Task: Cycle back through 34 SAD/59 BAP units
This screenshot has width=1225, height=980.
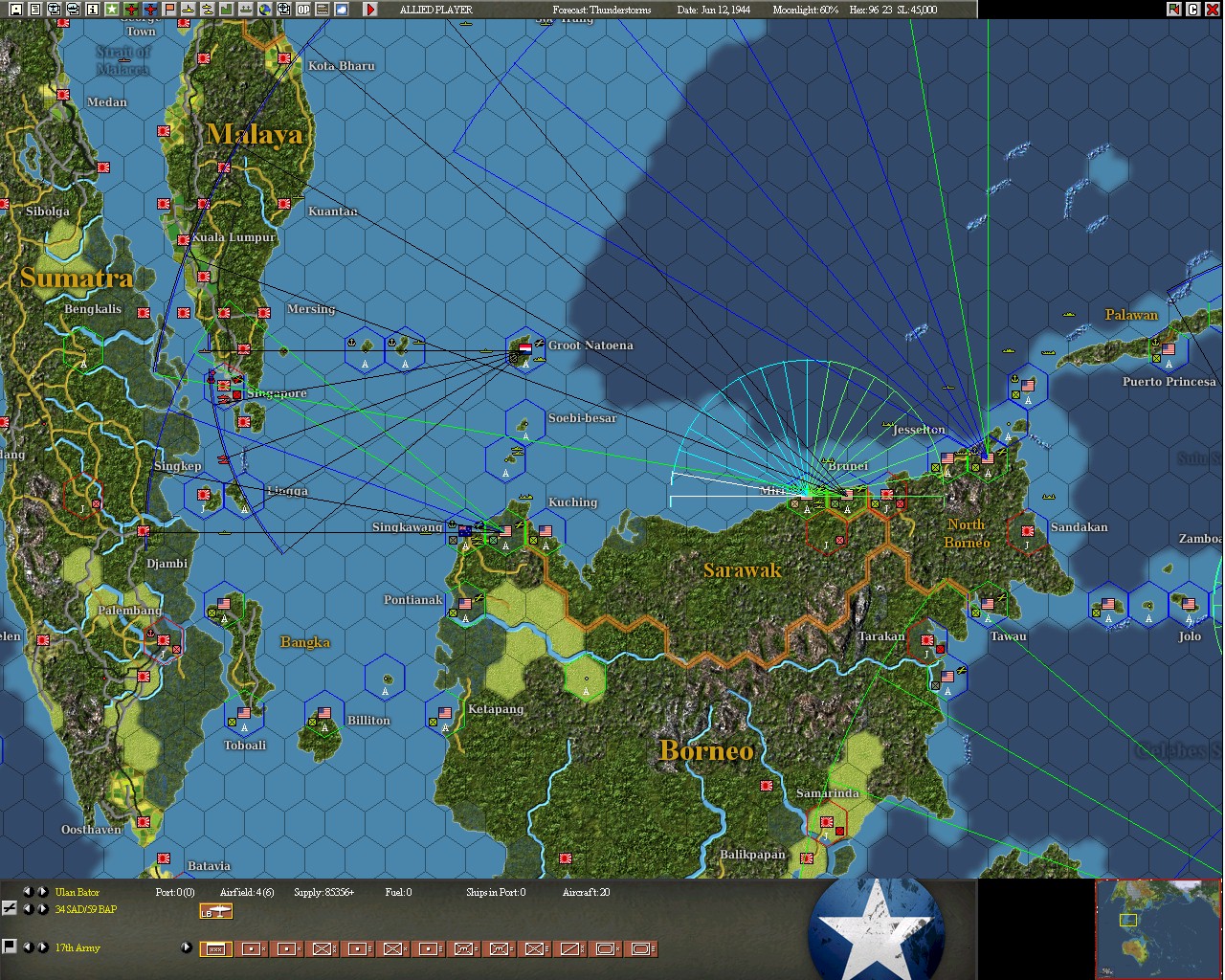Action: pos(28,909)
